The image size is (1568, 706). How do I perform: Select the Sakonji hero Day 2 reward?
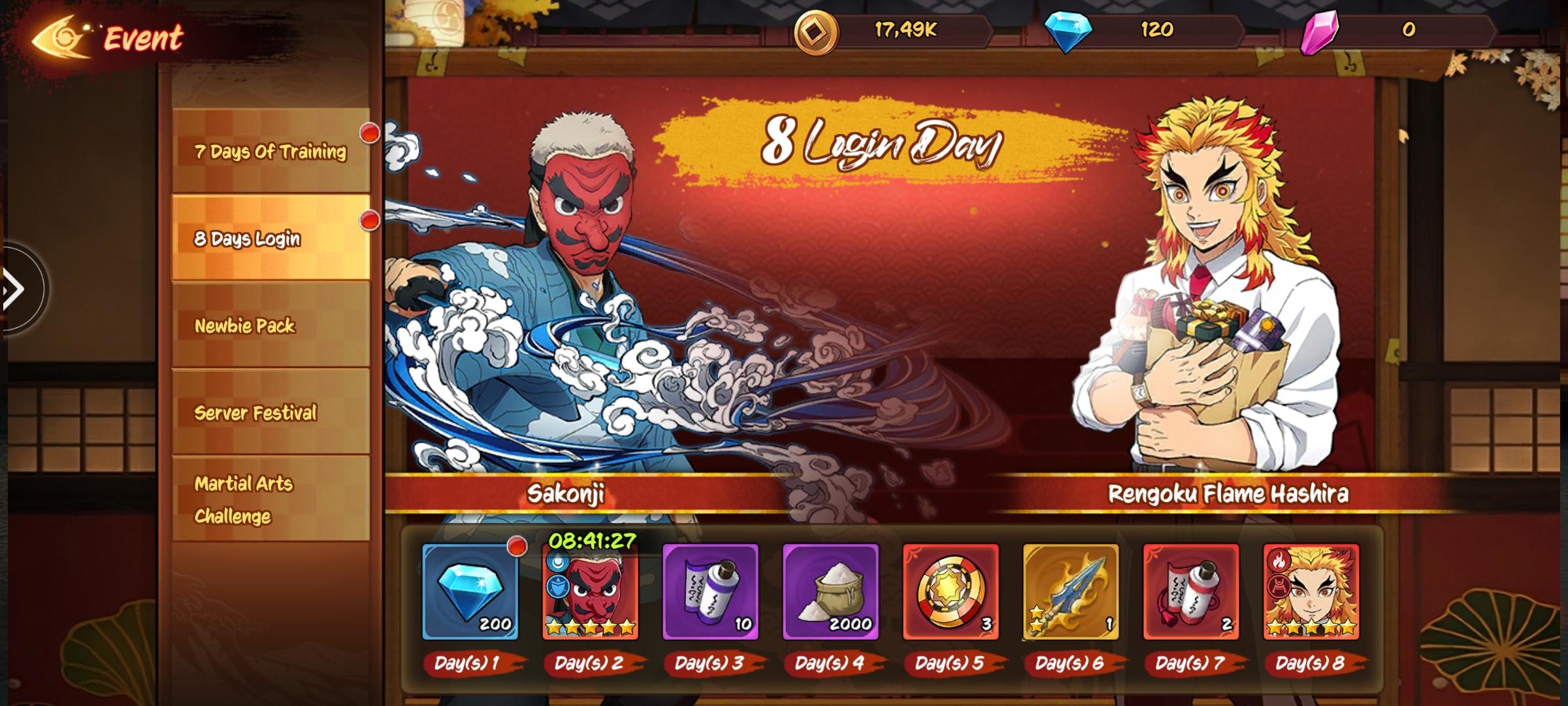point(591,592)
